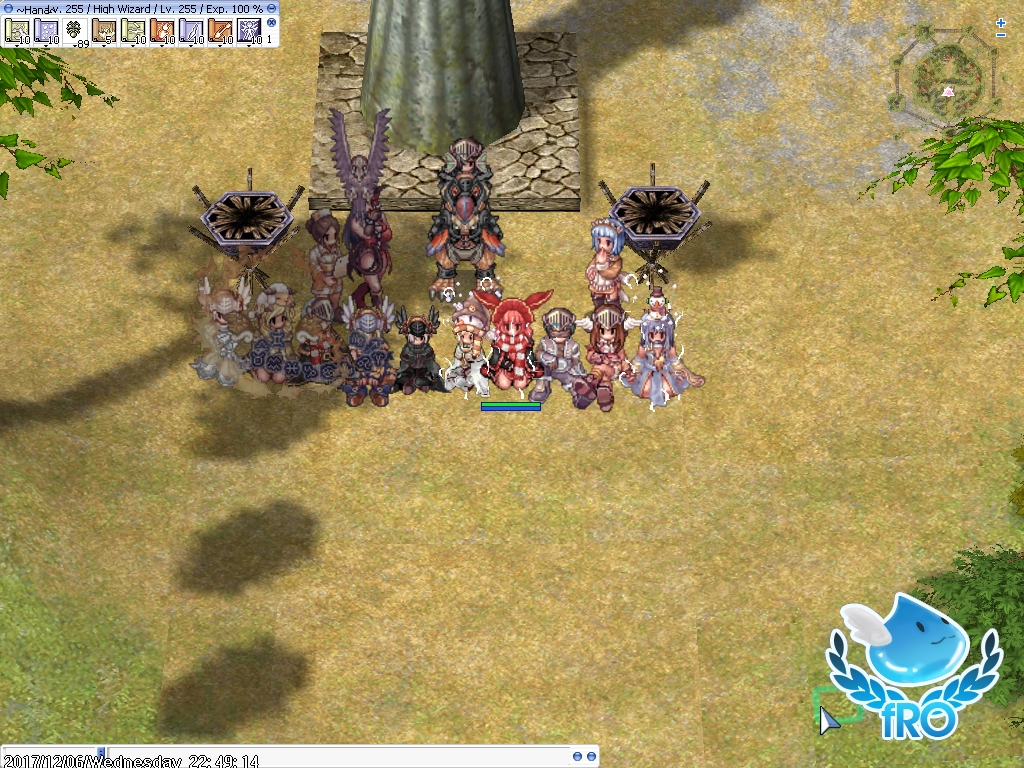Zoom out the minimap with minus button
Viewport: 1024px width, 768px height.
point(1001,35)
